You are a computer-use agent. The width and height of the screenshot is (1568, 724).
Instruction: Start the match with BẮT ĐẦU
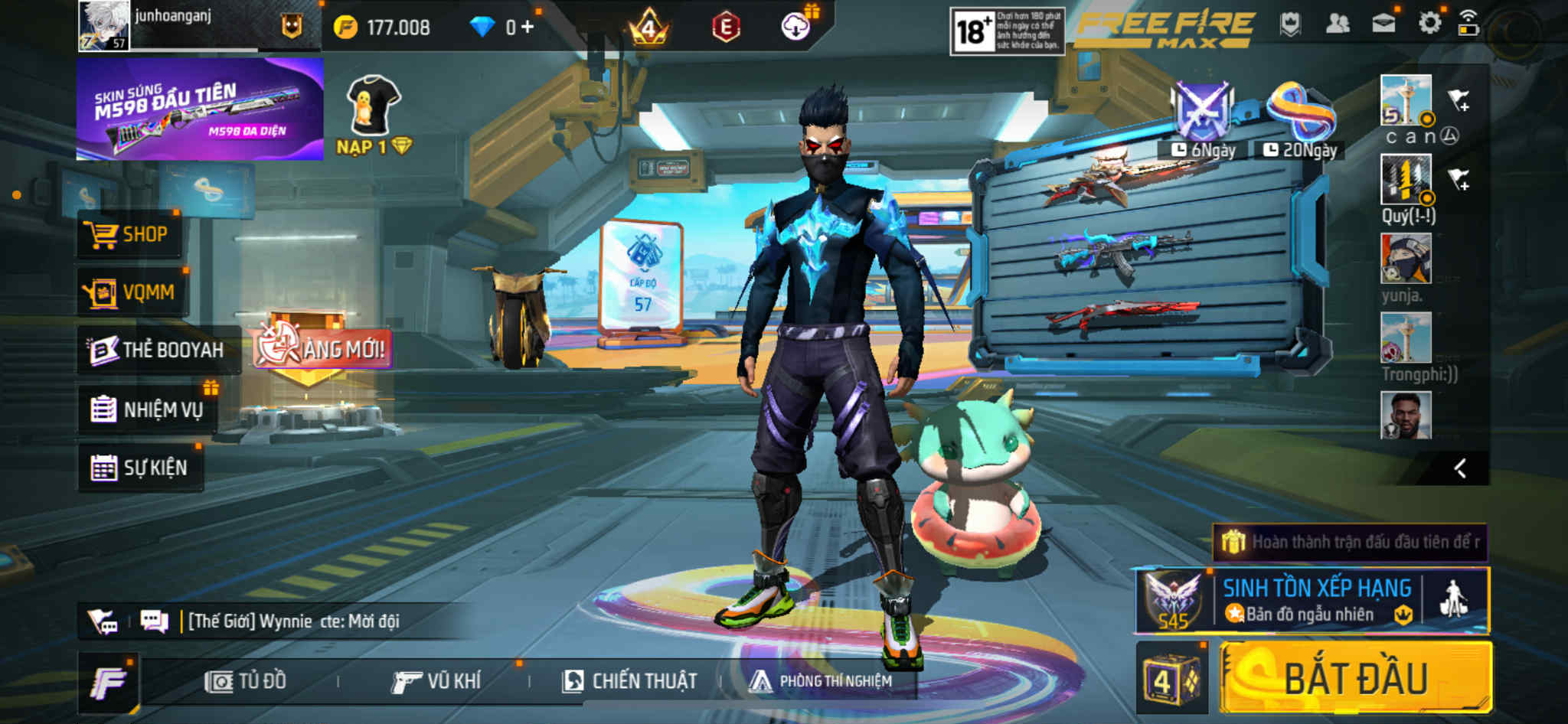pos(1355,678)
